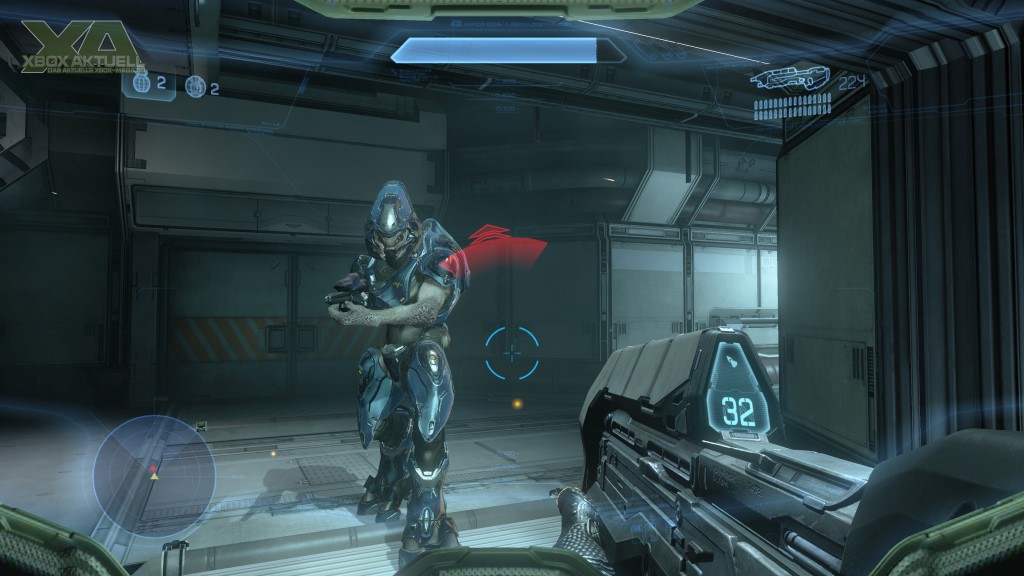The width and height of the screenshot is (1024, 576).
Task: Select the frag grenade icon
Action: [141, 85]
